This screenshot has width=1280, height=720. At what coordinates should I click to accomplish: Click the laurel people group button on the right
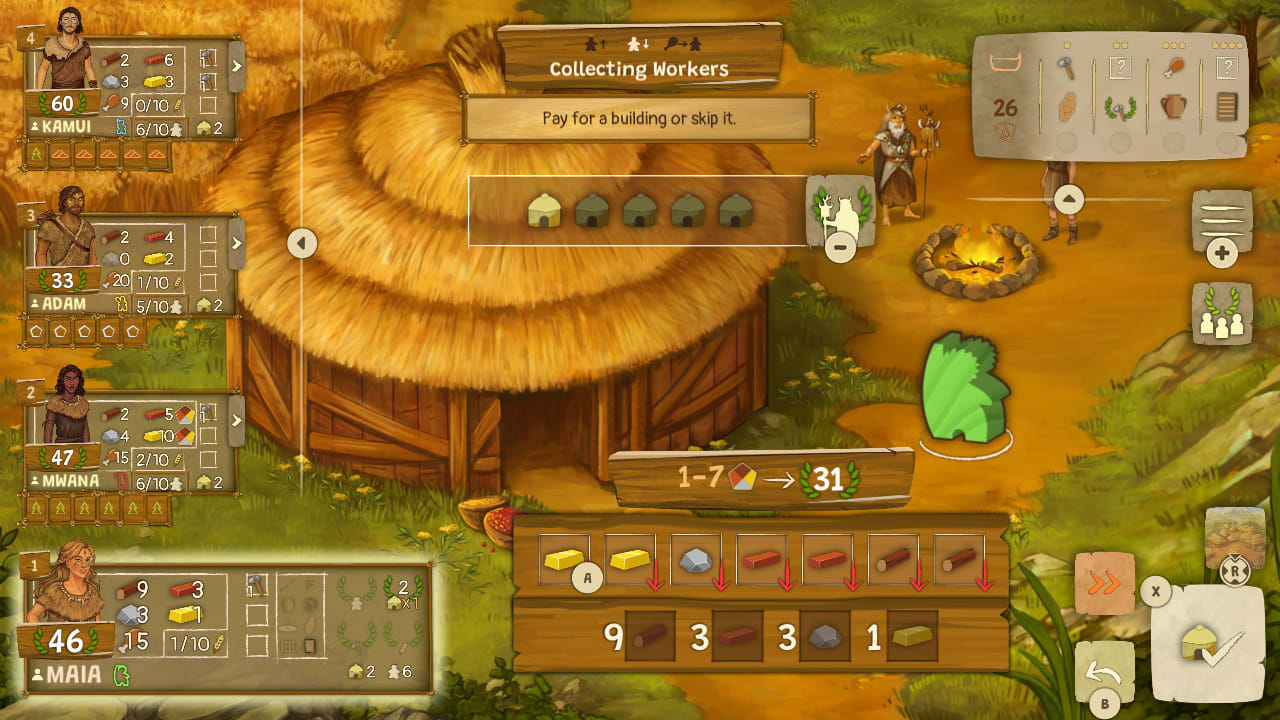[x=1222, y=313]
